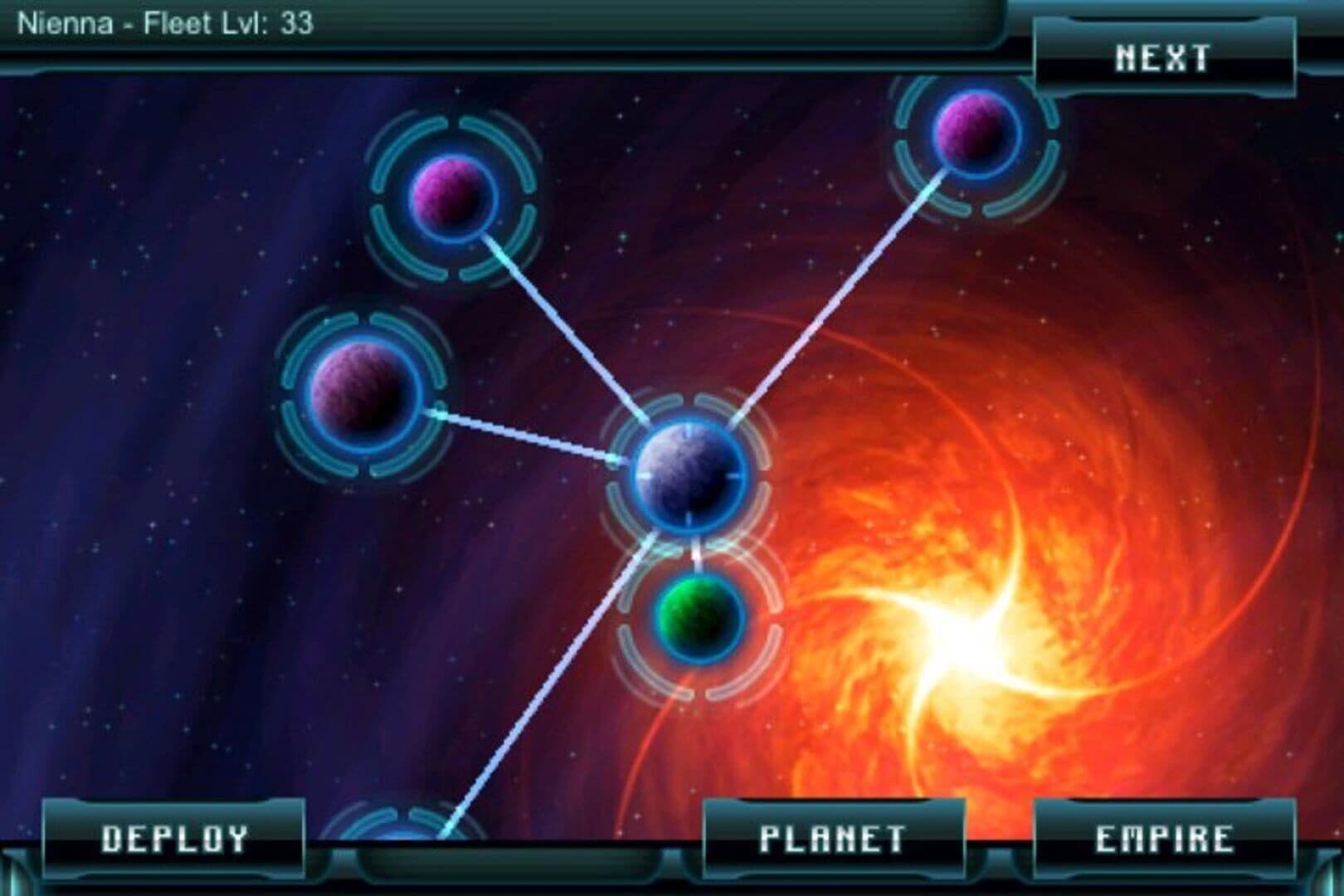Open the PLANET panel

coord(834,838)
